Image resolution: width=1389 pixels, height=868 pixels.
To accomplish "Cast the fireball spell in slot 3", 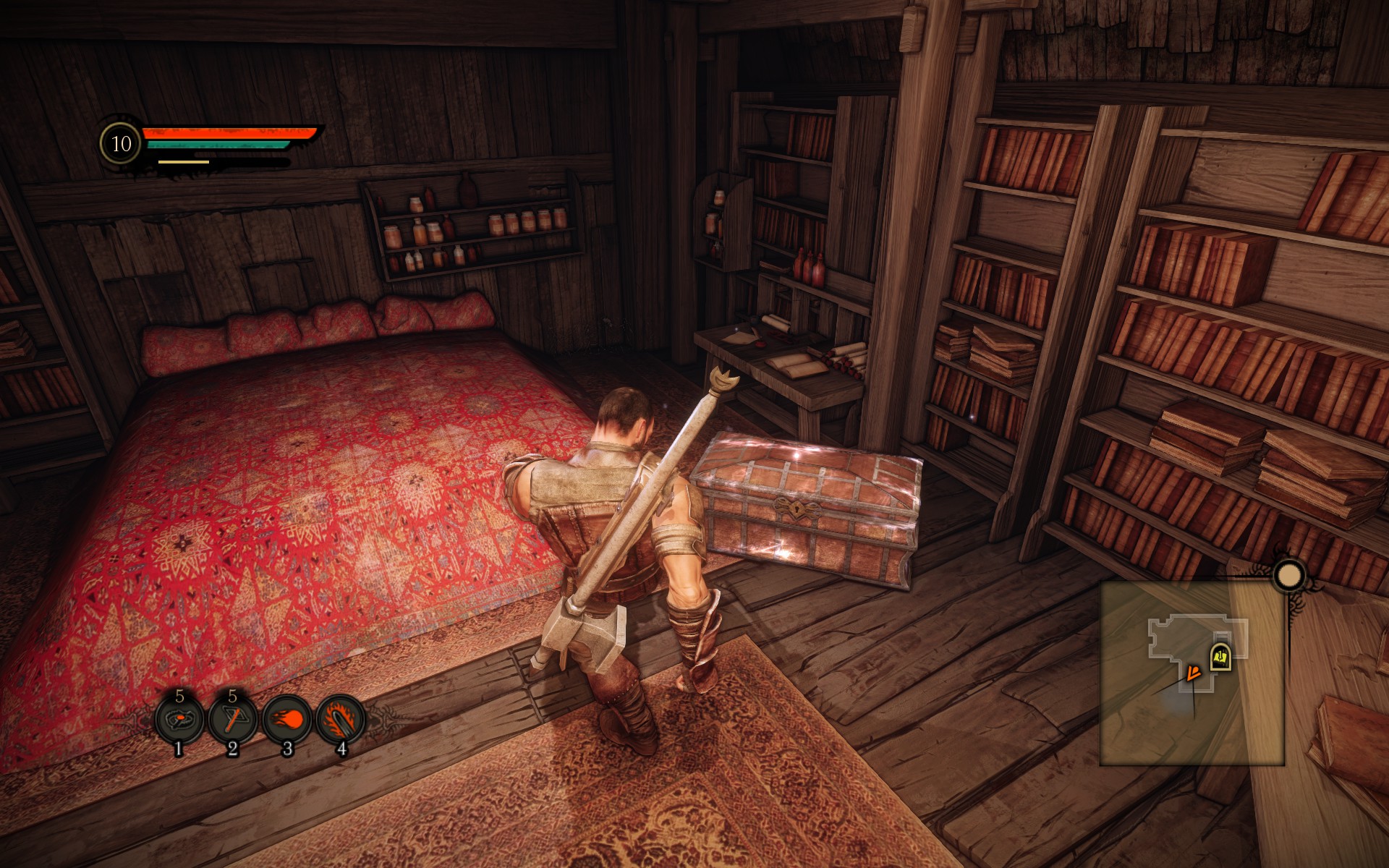I will click(286, 720).
